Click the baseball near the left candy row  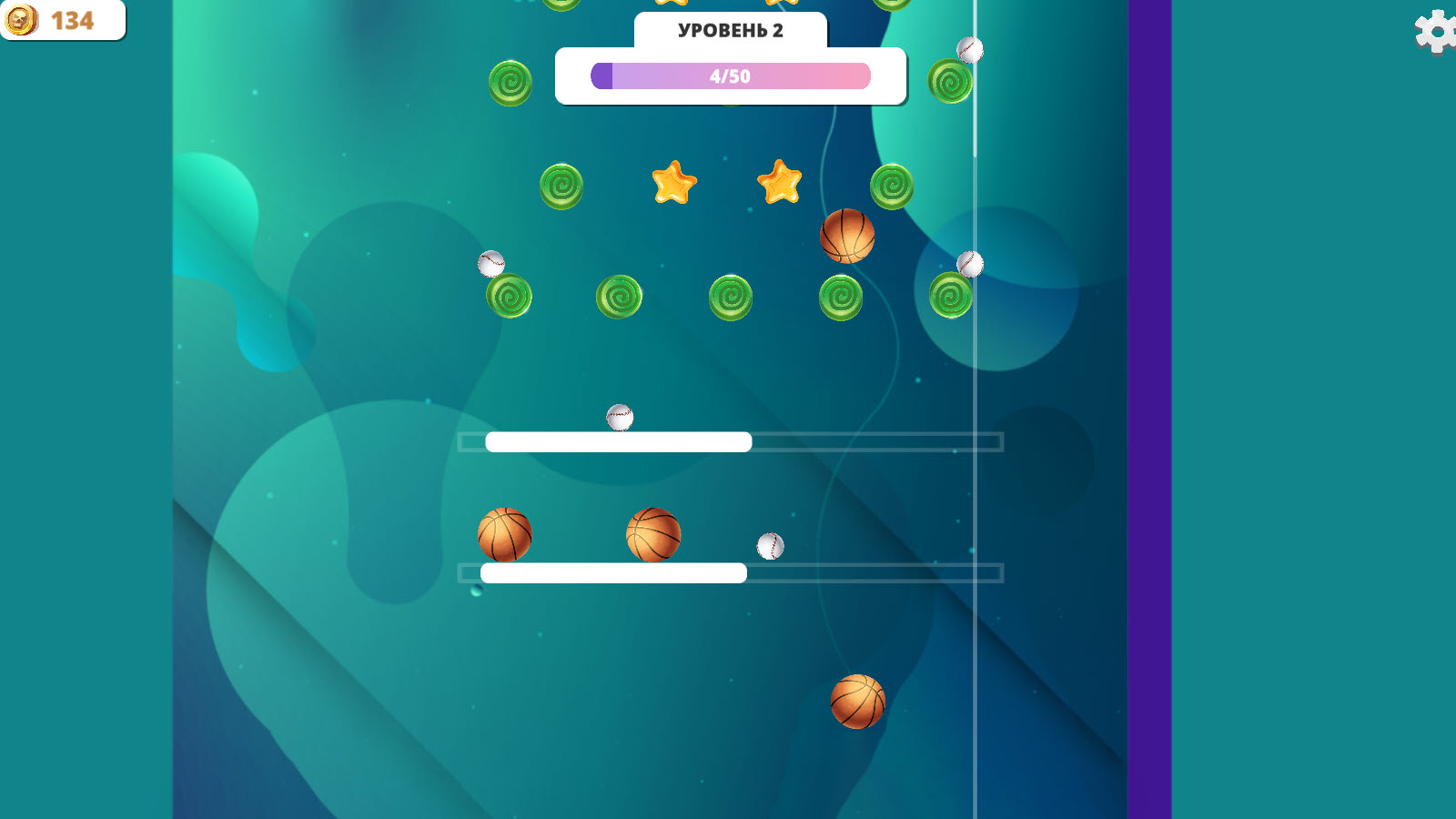click(491, 265)
